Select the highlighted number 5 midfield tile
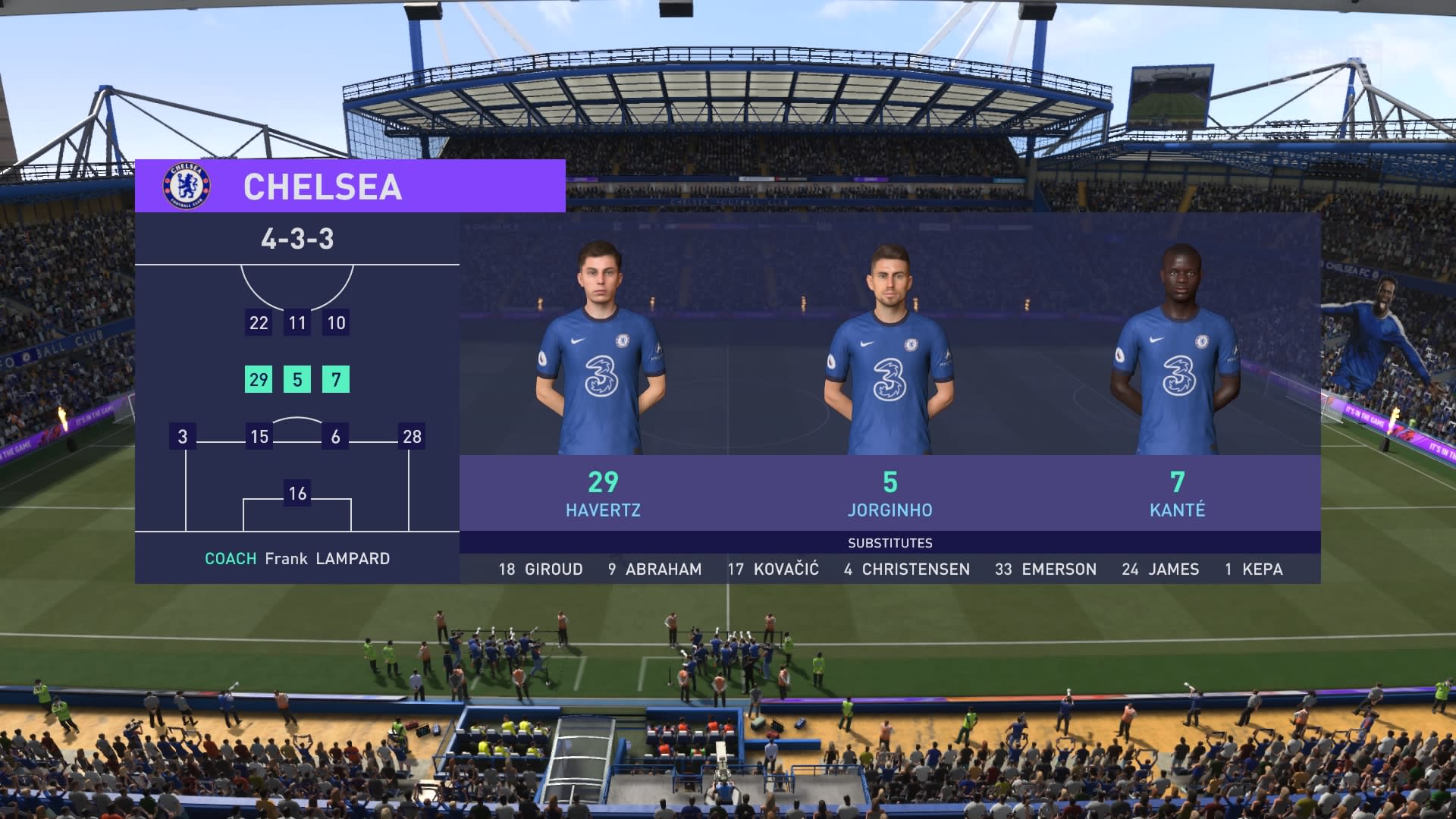Image resolution: width=1456 pixels, height=819 pixels. (297, 379)
